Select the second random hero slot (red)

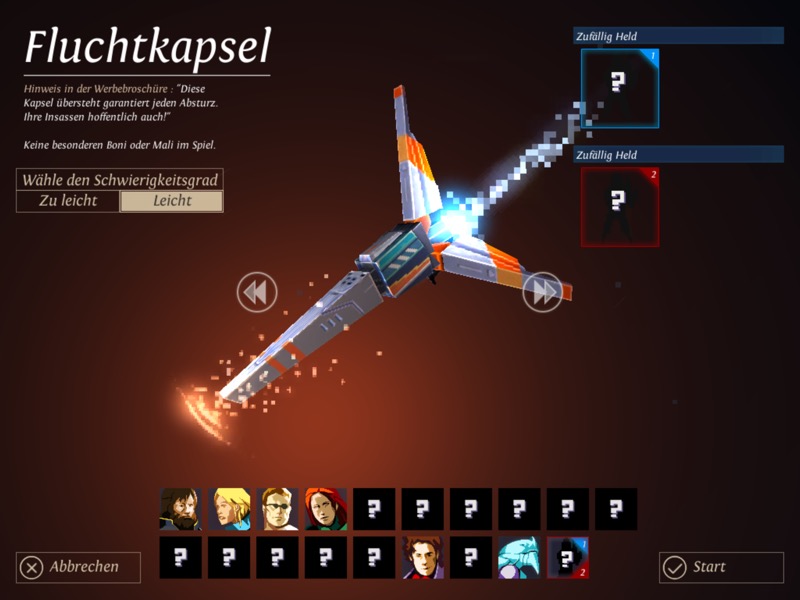coord(620,206)
